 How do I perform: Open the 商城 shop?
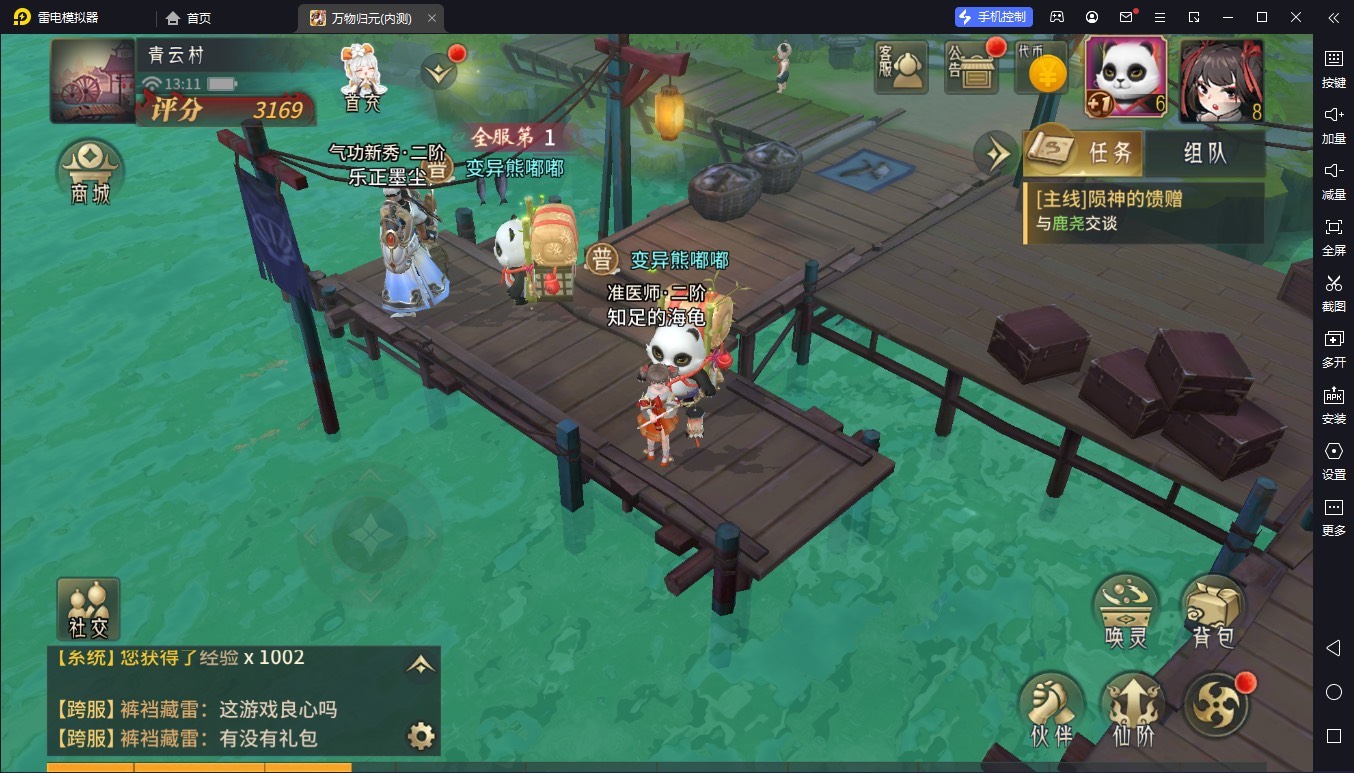point(90,172)
